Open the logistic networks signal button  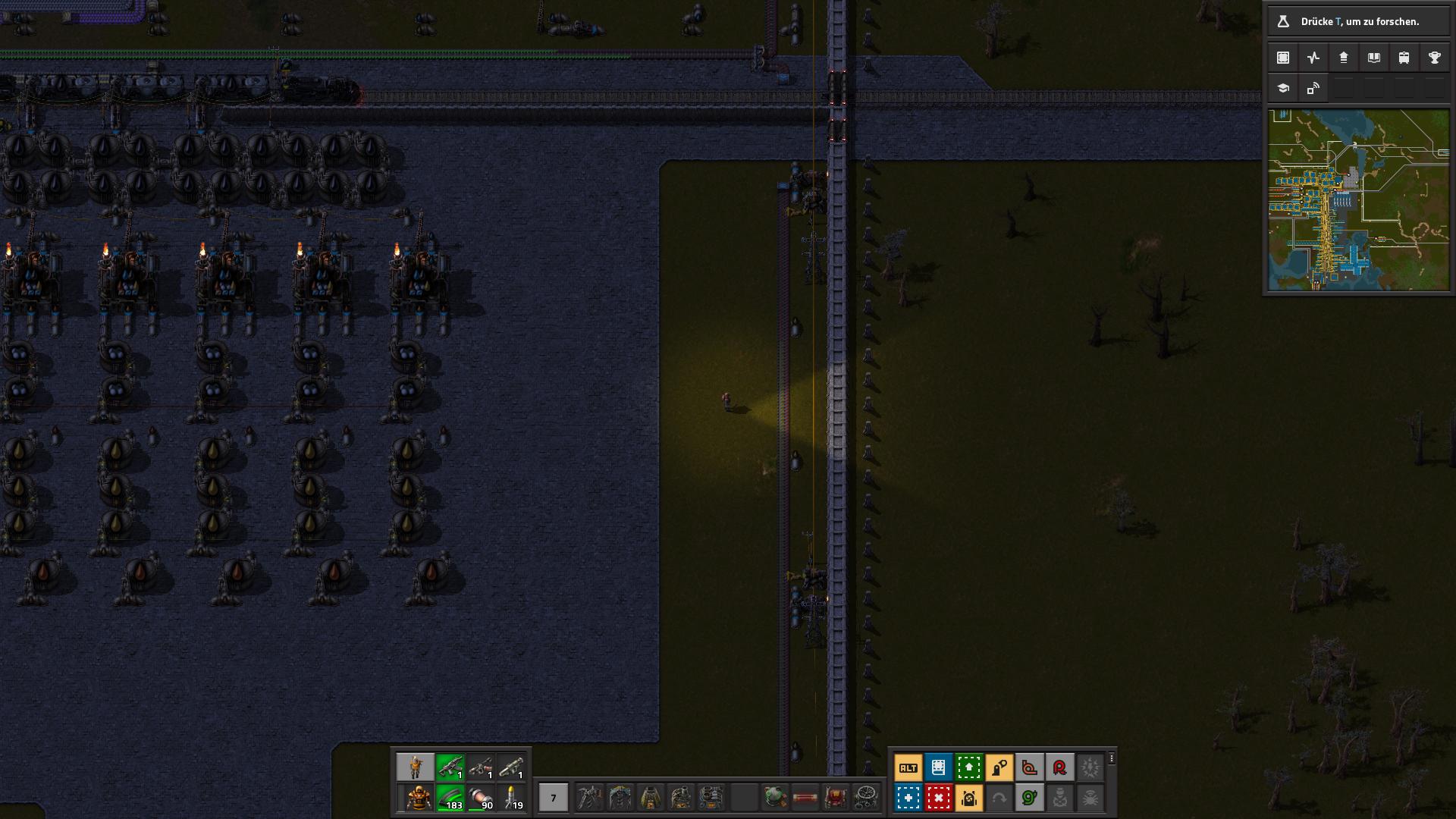coord(1313,88)
